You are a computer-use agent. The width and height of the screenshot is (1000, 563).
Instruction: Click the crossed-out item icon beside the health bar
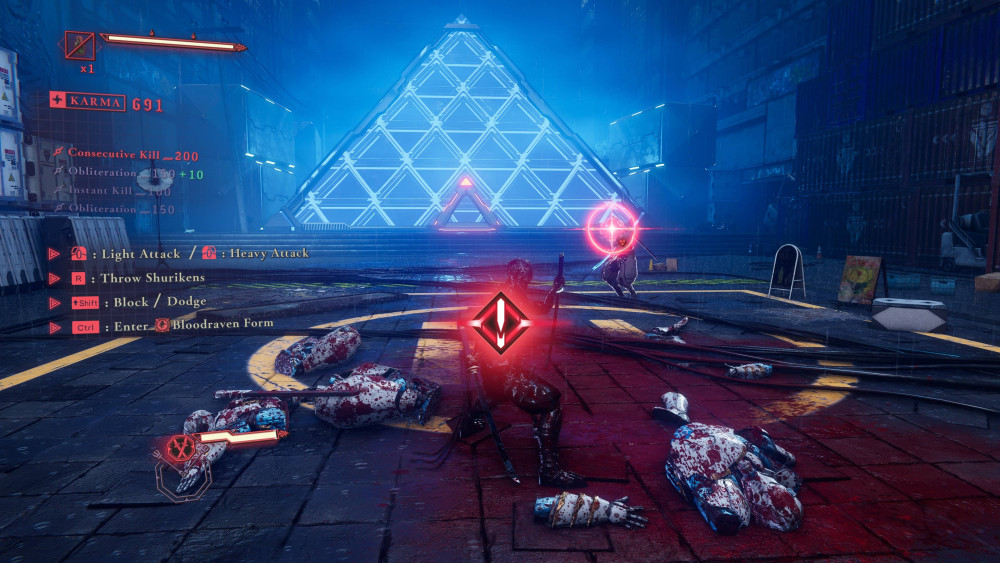[79, 46]
